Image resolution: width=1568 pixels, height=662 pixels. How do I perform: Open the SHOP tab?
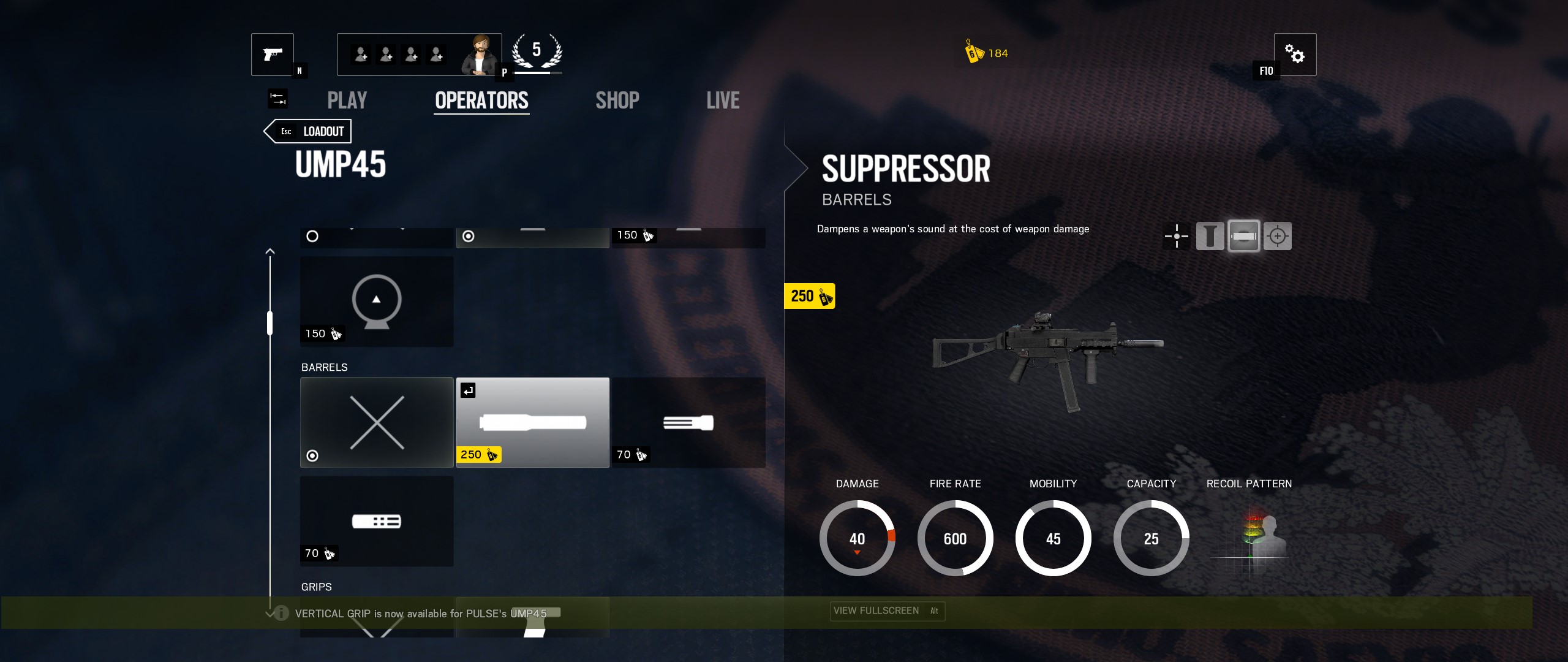pos(617,101)
